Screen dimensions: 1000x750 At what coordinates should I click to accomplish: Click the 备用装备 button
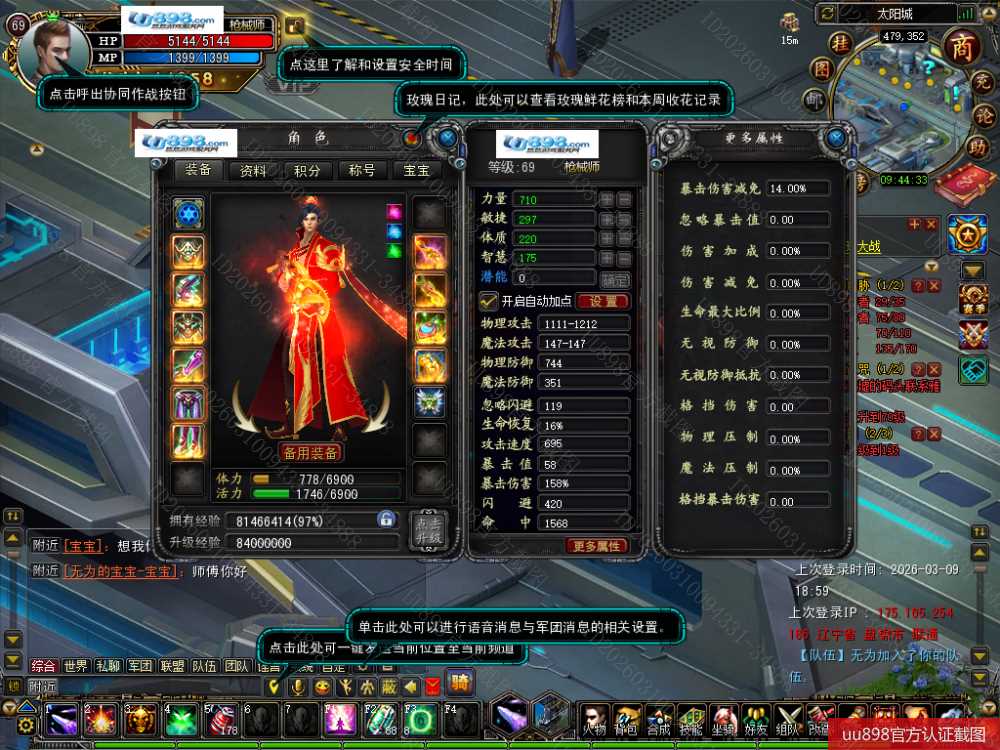coord(309,453)
